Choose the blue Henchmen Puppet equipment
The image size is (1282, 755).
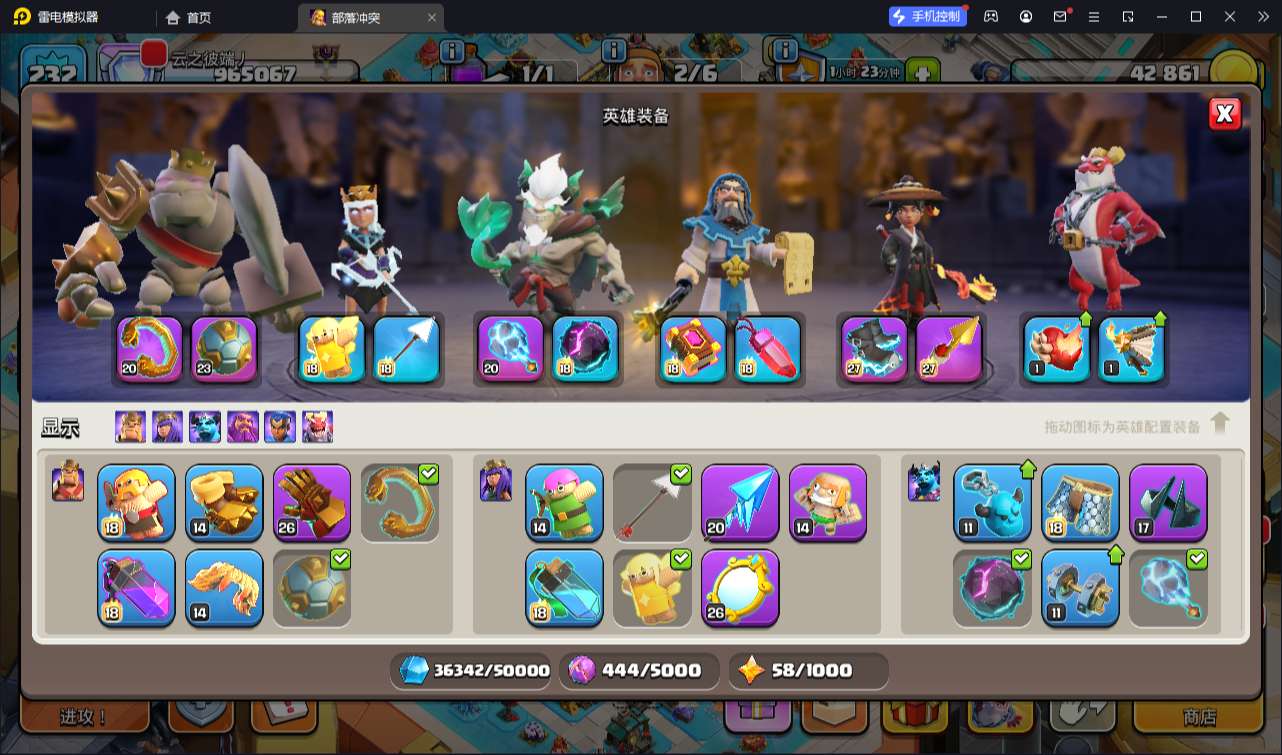[x=992, y=502]
